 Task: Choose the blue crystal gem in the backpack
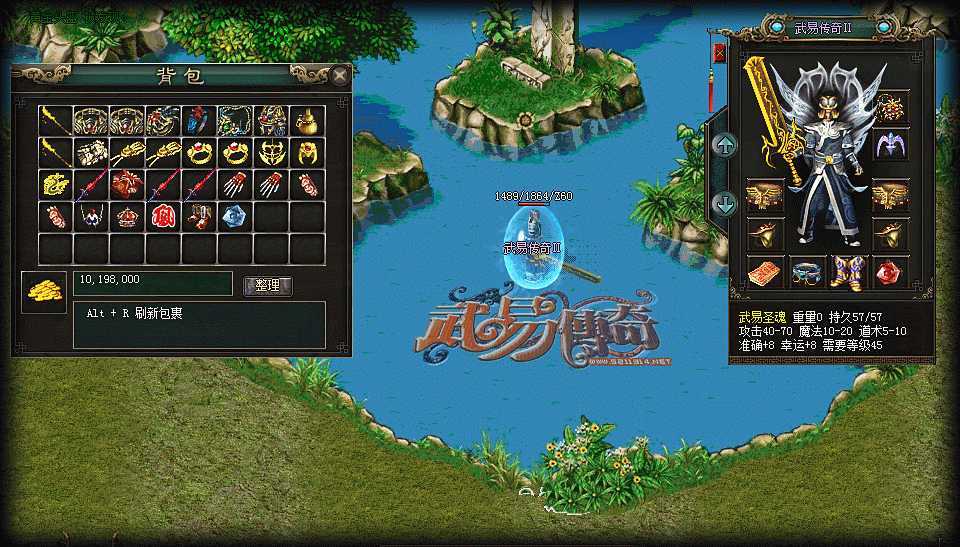click(x=235, y=216)
